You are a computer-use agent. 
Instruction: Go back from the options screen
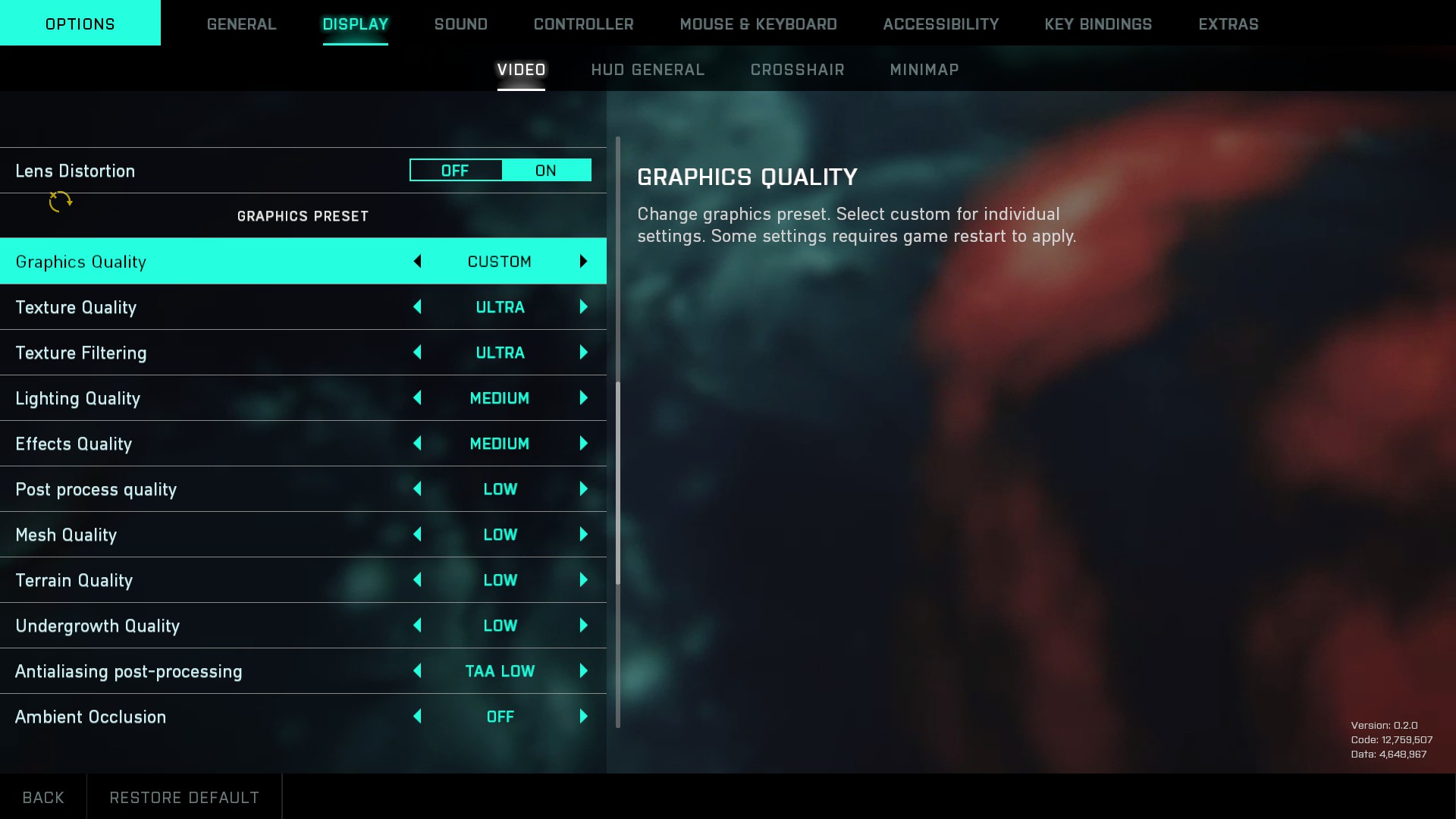(43, 797)
